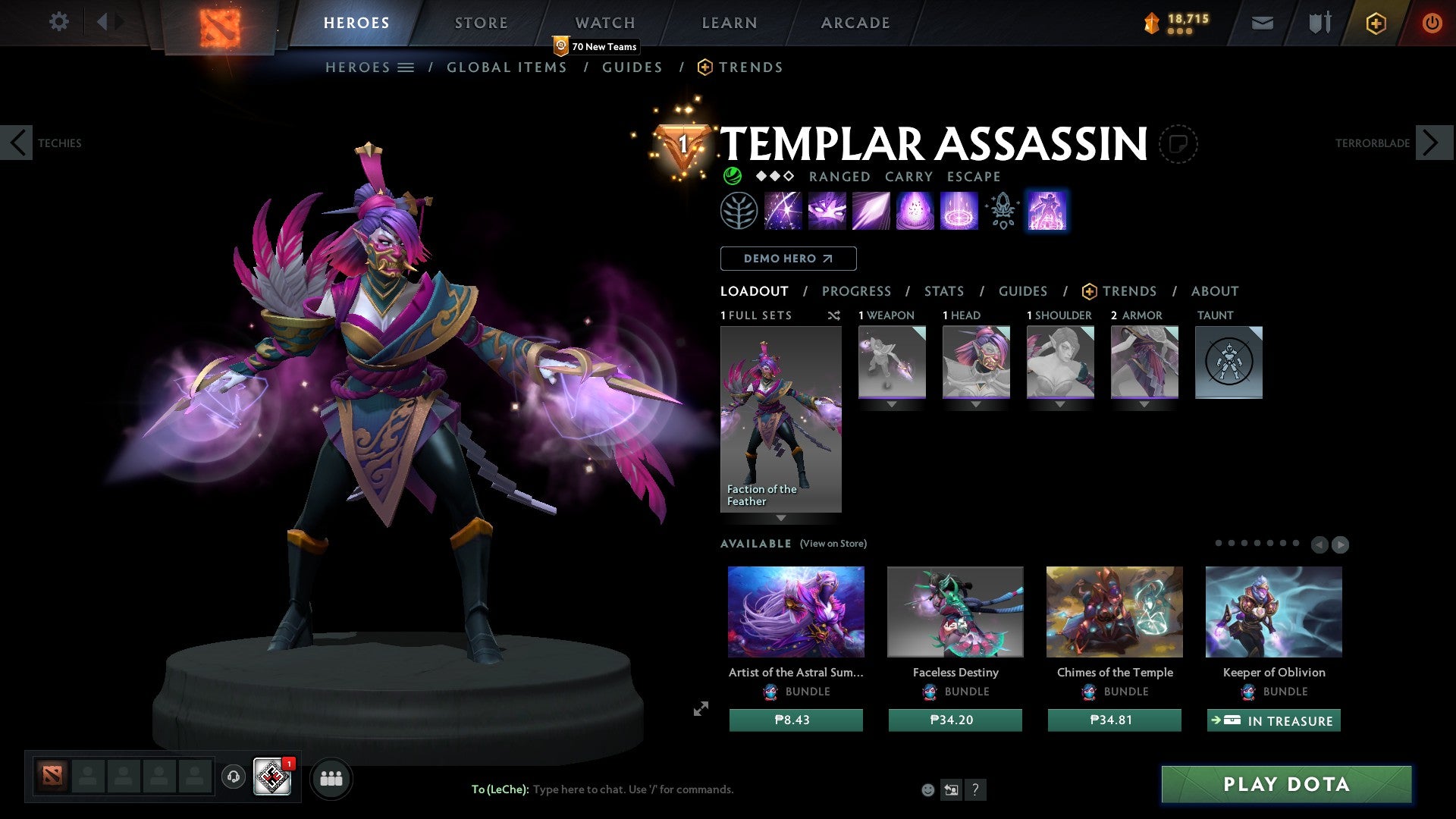Expand the Heroes hamburger menu

pyautogui.click(x=406, y=67)
